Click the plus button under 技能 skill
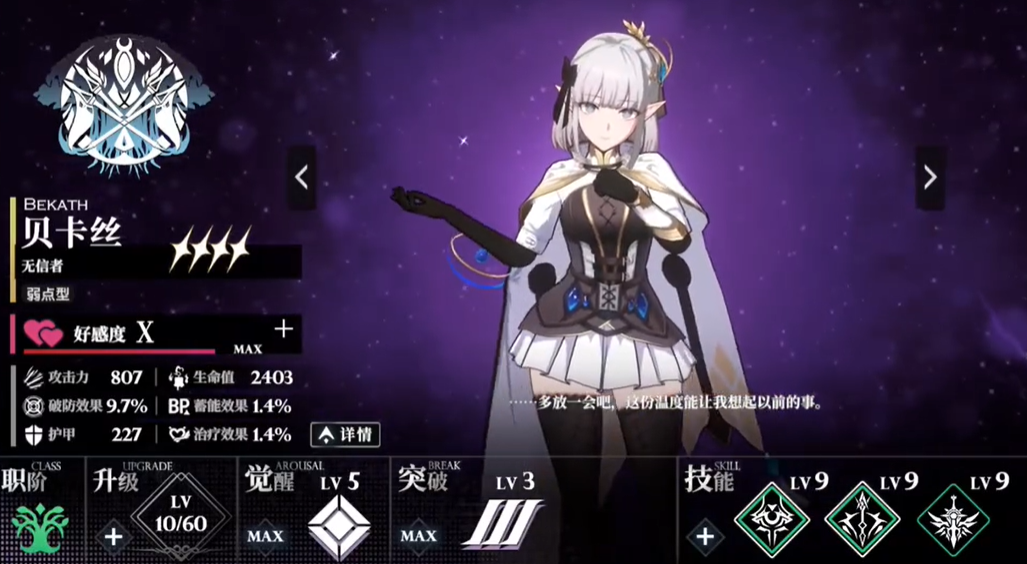The height and width of the screenshot is (564, 1027). point(705,536)
